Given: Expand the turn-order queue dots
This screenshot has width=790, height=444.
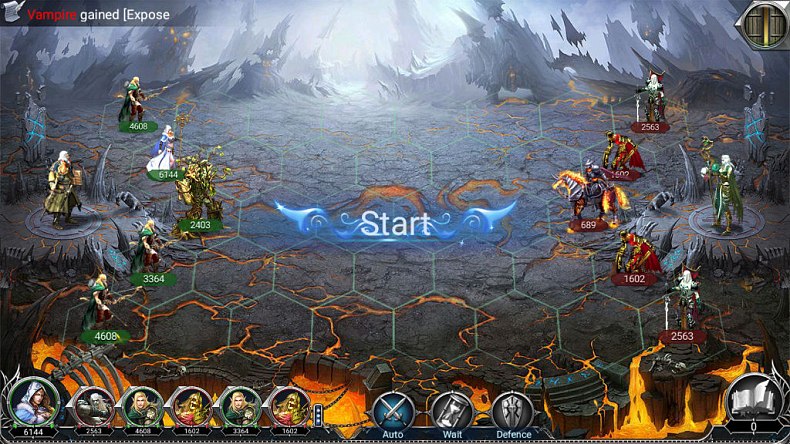Looking at the screenshot, I should tap(320, 414).
